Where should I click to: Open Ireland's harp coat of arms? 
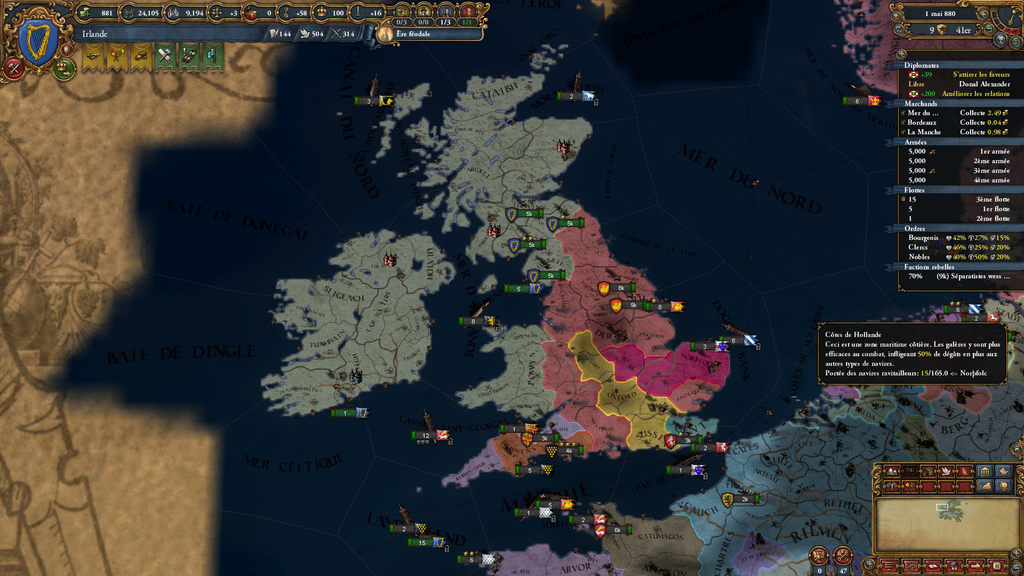[x=38, y=42]
